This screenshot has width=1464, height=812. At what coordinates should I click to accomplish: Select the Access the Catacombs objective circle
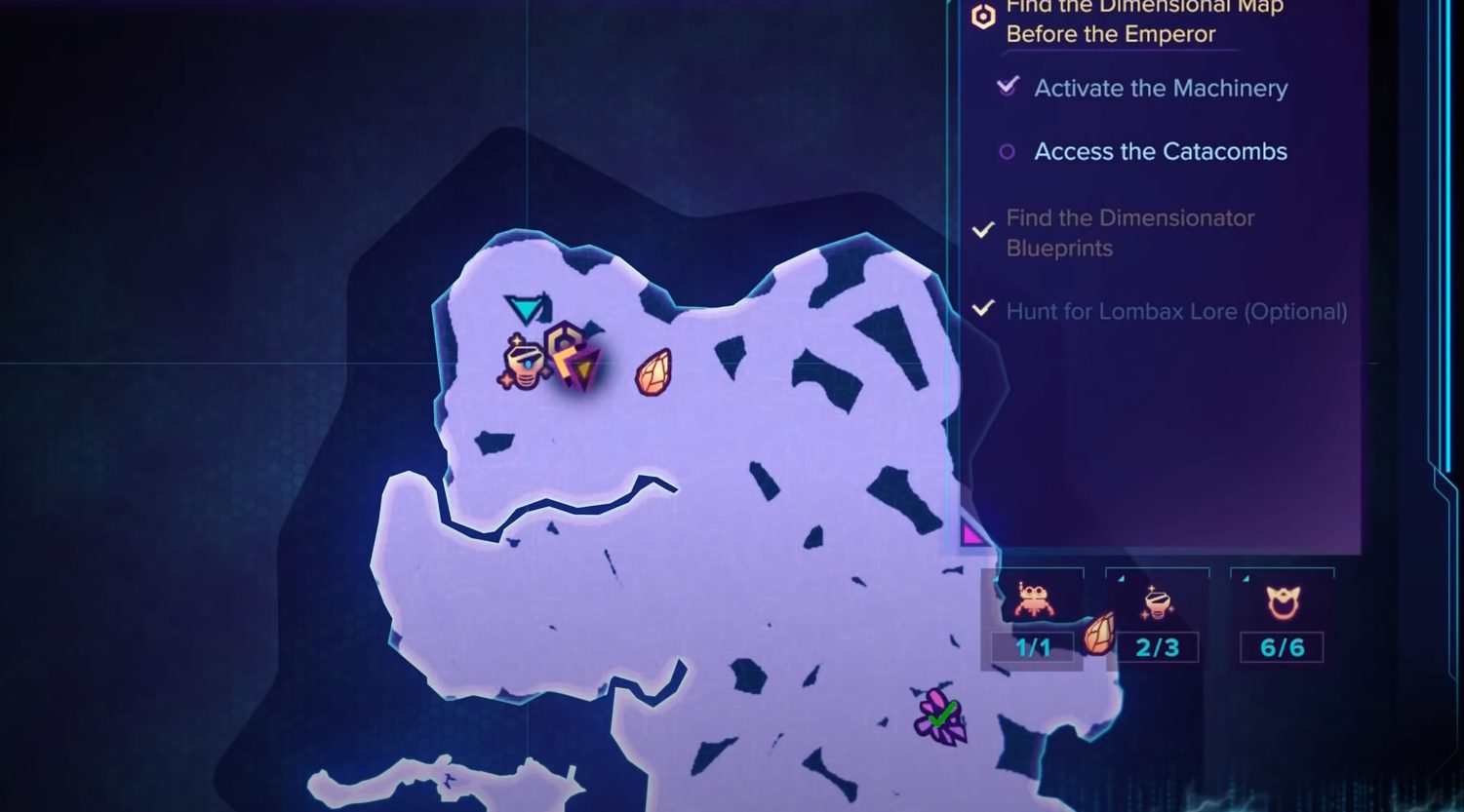[x=1006, y=152]
